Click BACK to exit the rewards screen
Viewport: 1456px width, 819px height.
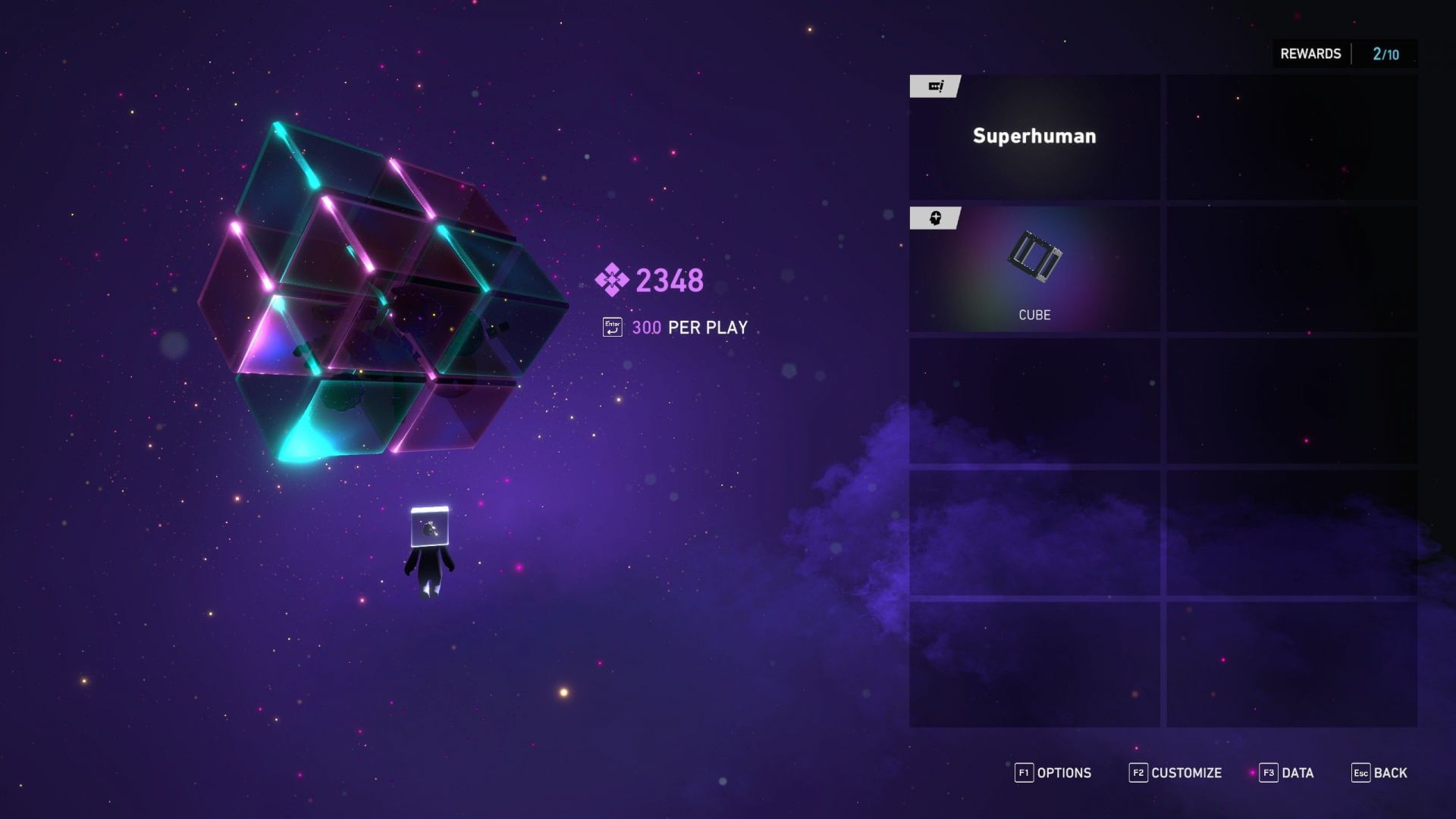[1390, 773]
